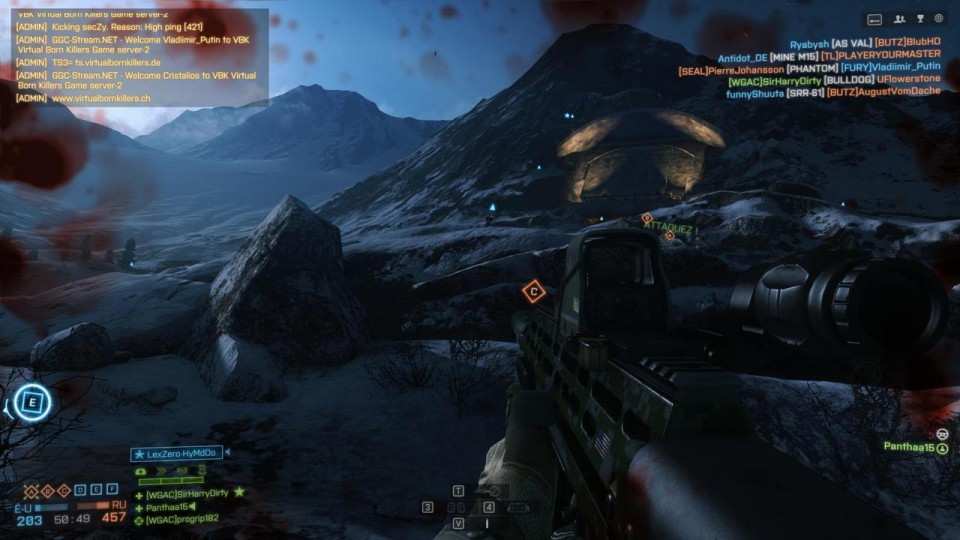Open the globe icon in the top bar
The width and height of the screenshot is (960, 540).
pos(939,18)
